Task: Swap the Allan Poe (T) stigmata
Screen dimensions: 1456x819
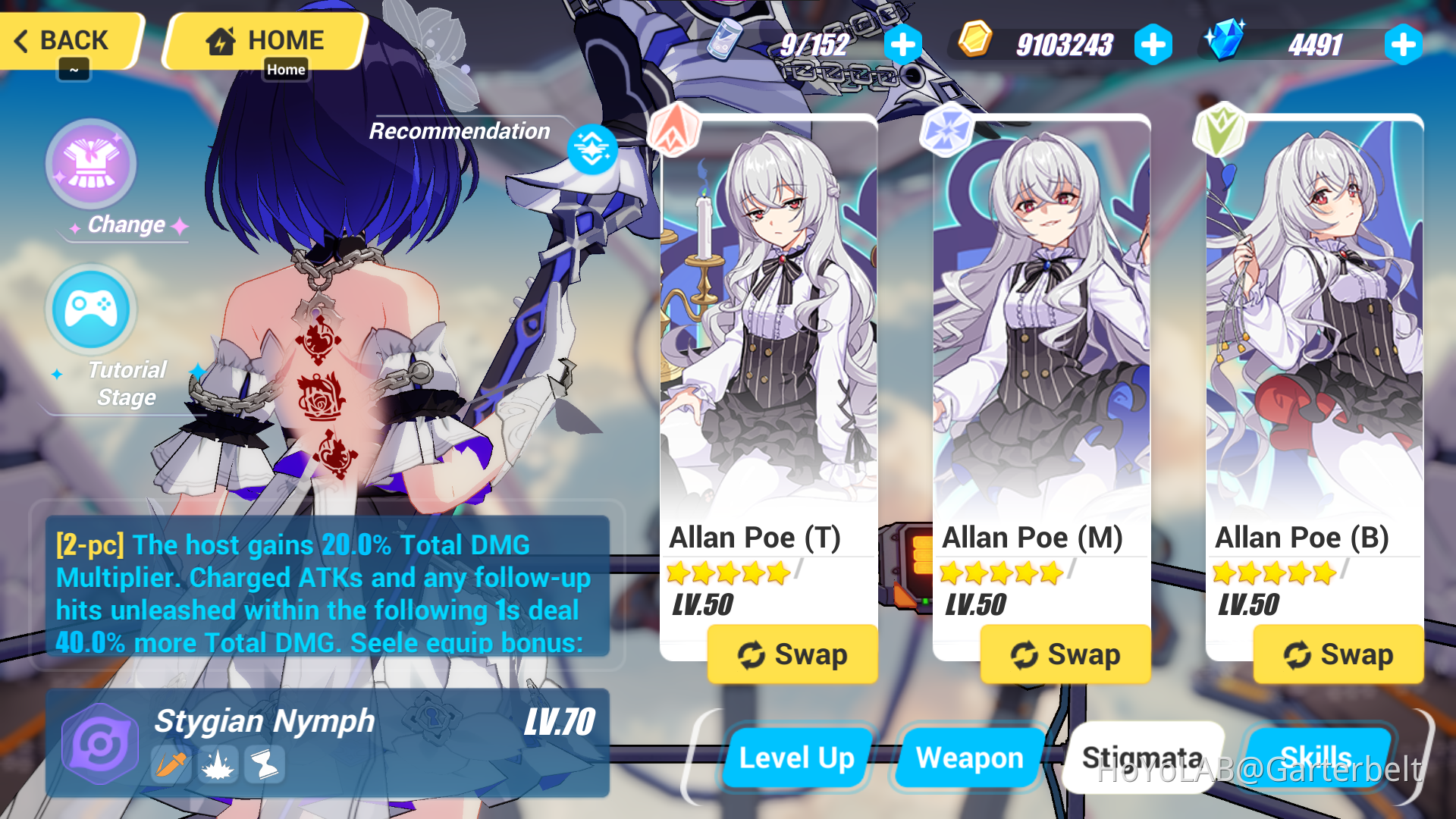Action: [x=792, y=654]
